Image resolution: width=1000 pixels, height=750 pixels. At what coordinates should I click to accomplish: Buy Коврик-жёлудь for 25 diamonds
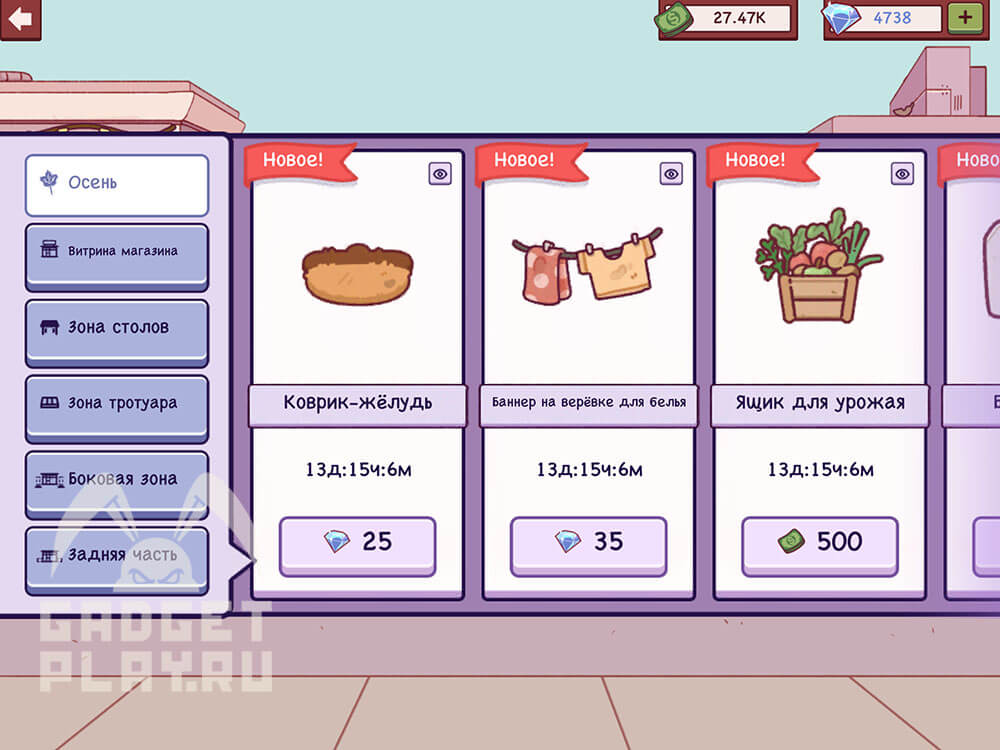point(357,544)
